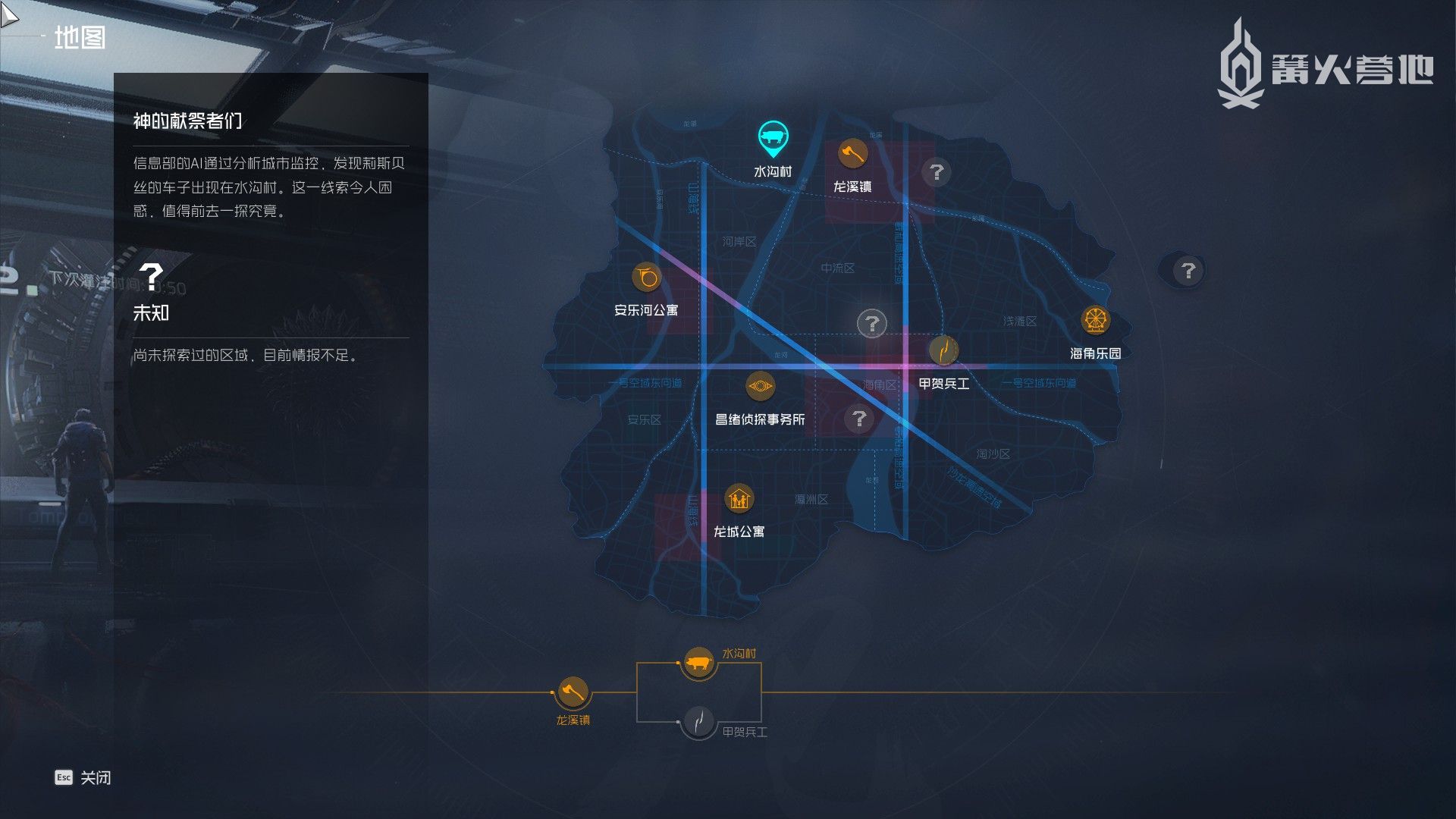Open the 昌绪侦探事务所 eye marker
1456x819 pixels.
(x=760, y=386)
